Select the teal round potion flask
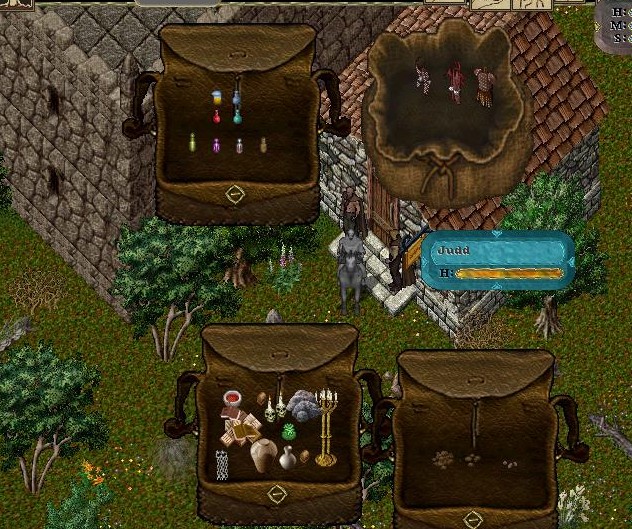 click(238, 117)
